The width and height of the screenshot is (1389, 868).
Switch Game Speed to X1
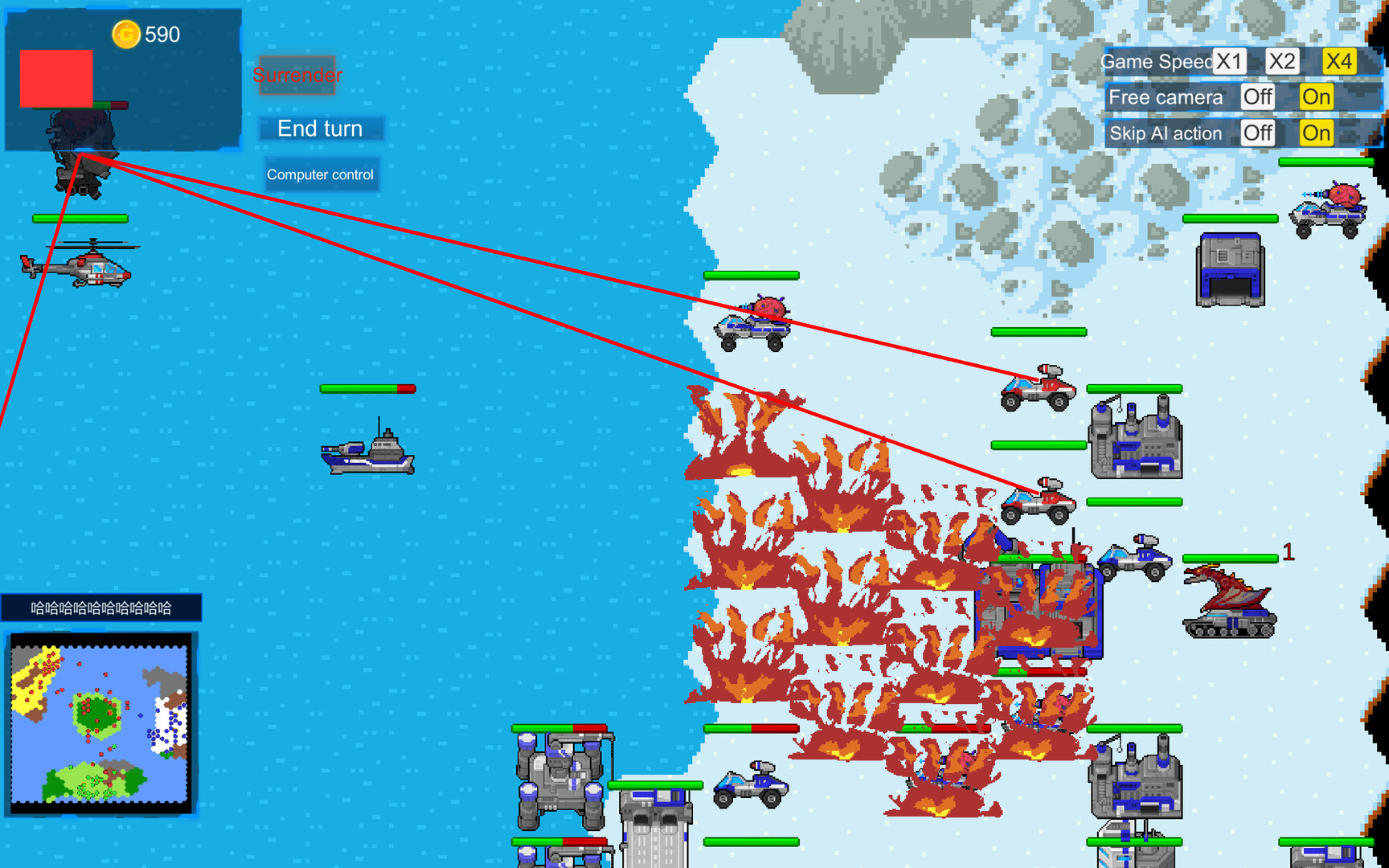point(1229,61)
